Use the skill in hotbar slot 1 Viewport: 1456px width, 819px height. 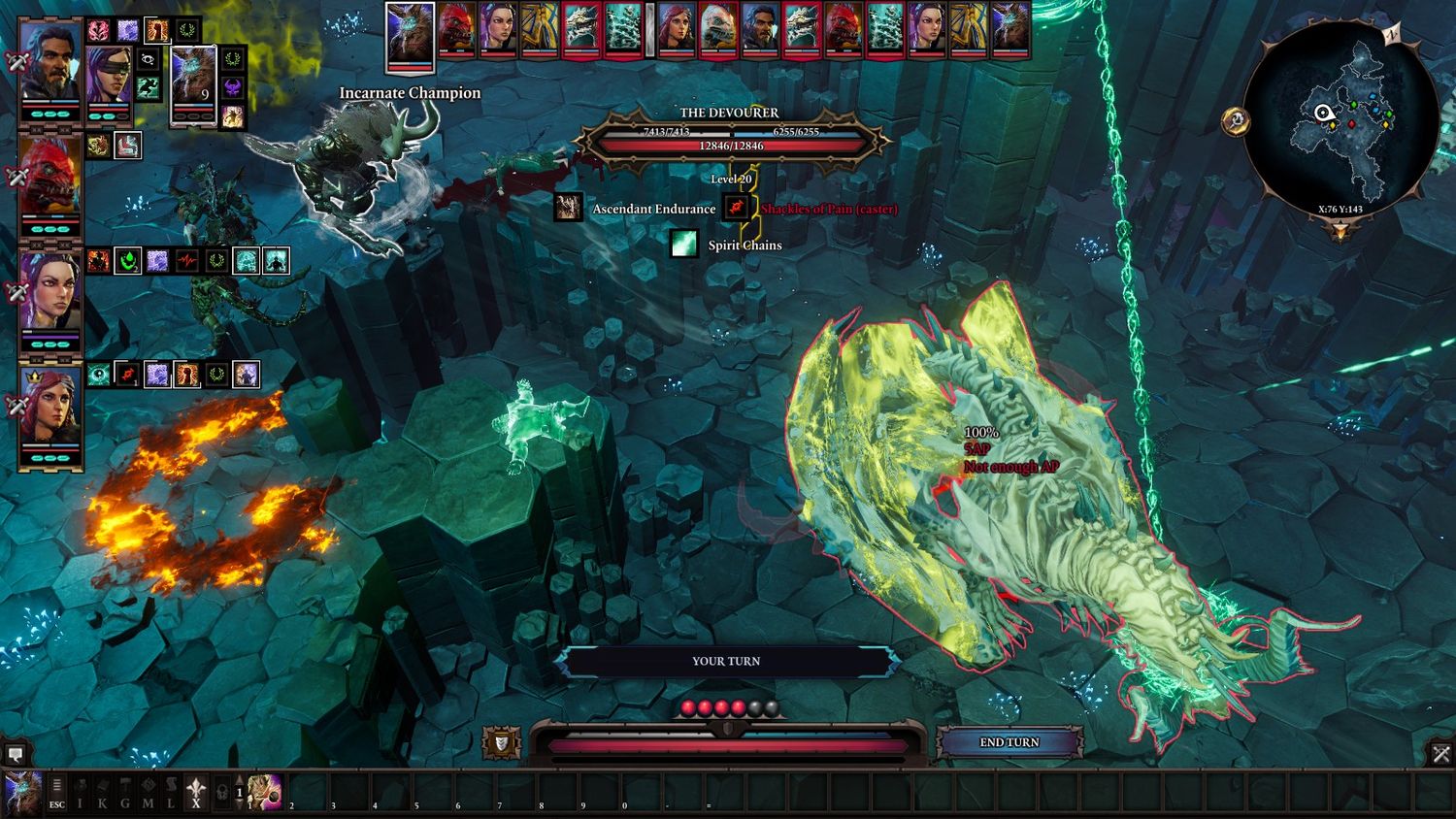(264, 792)
